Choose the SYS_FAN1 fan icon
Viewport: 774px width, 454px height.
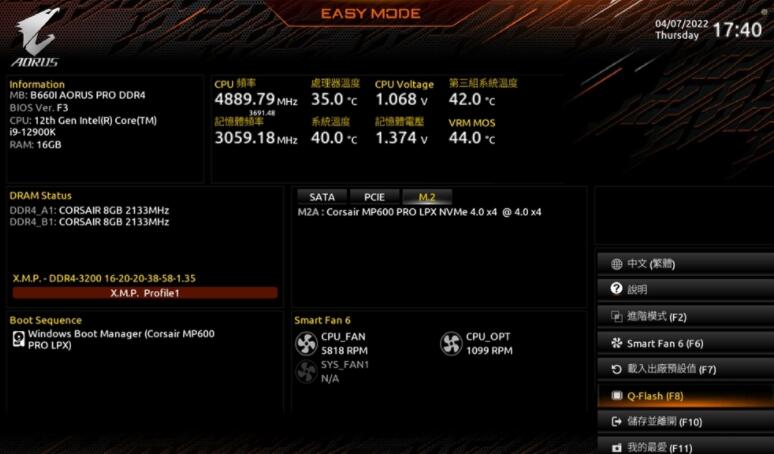pos(306,372)
